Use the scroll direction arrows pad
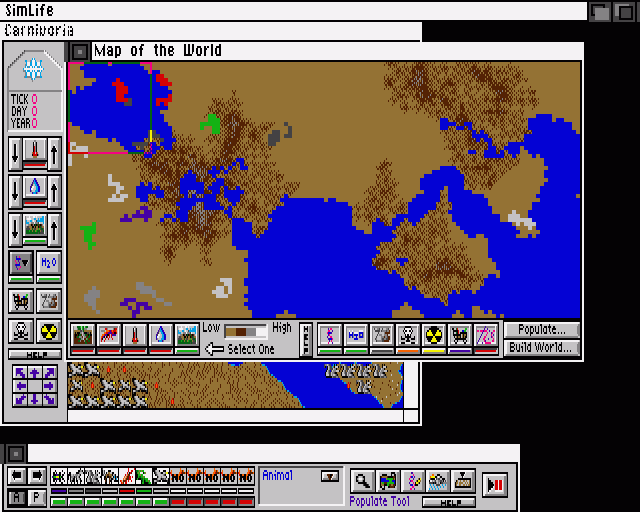This screenshot has width=640, height=512. [x=34, y=385]
